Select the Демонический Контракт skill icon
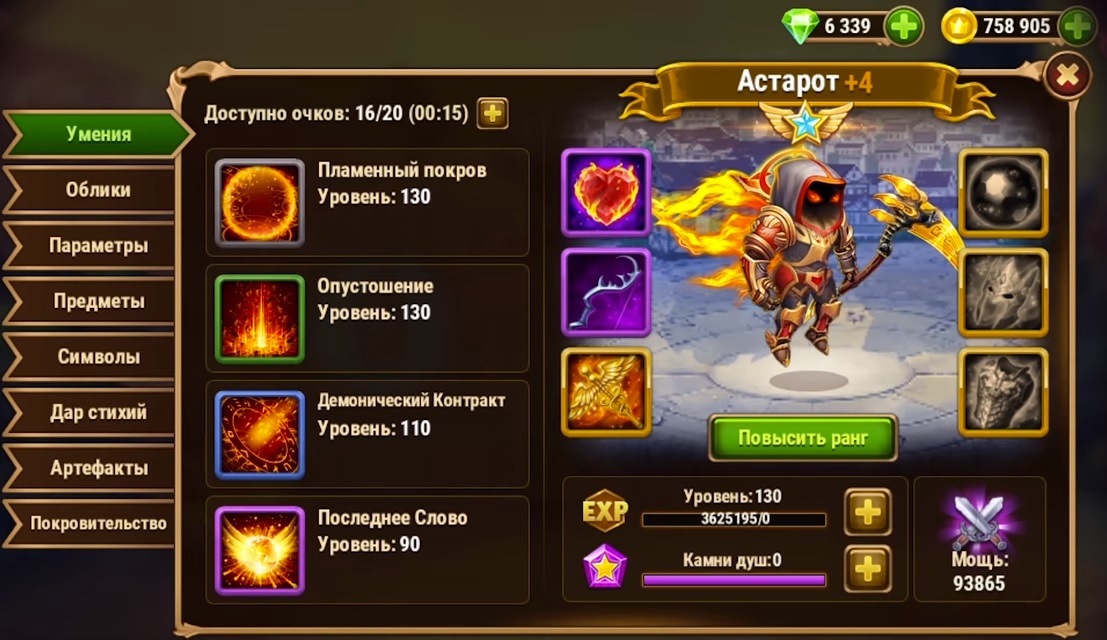Viewport: 1107px width, 640px height. click(x=260, y=435)
